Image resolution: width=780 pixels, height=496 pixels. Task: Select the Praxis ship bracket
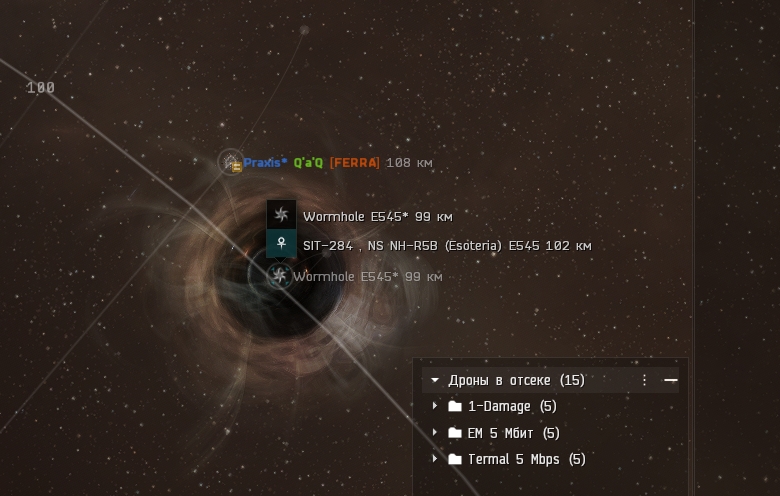click(232, 162)
